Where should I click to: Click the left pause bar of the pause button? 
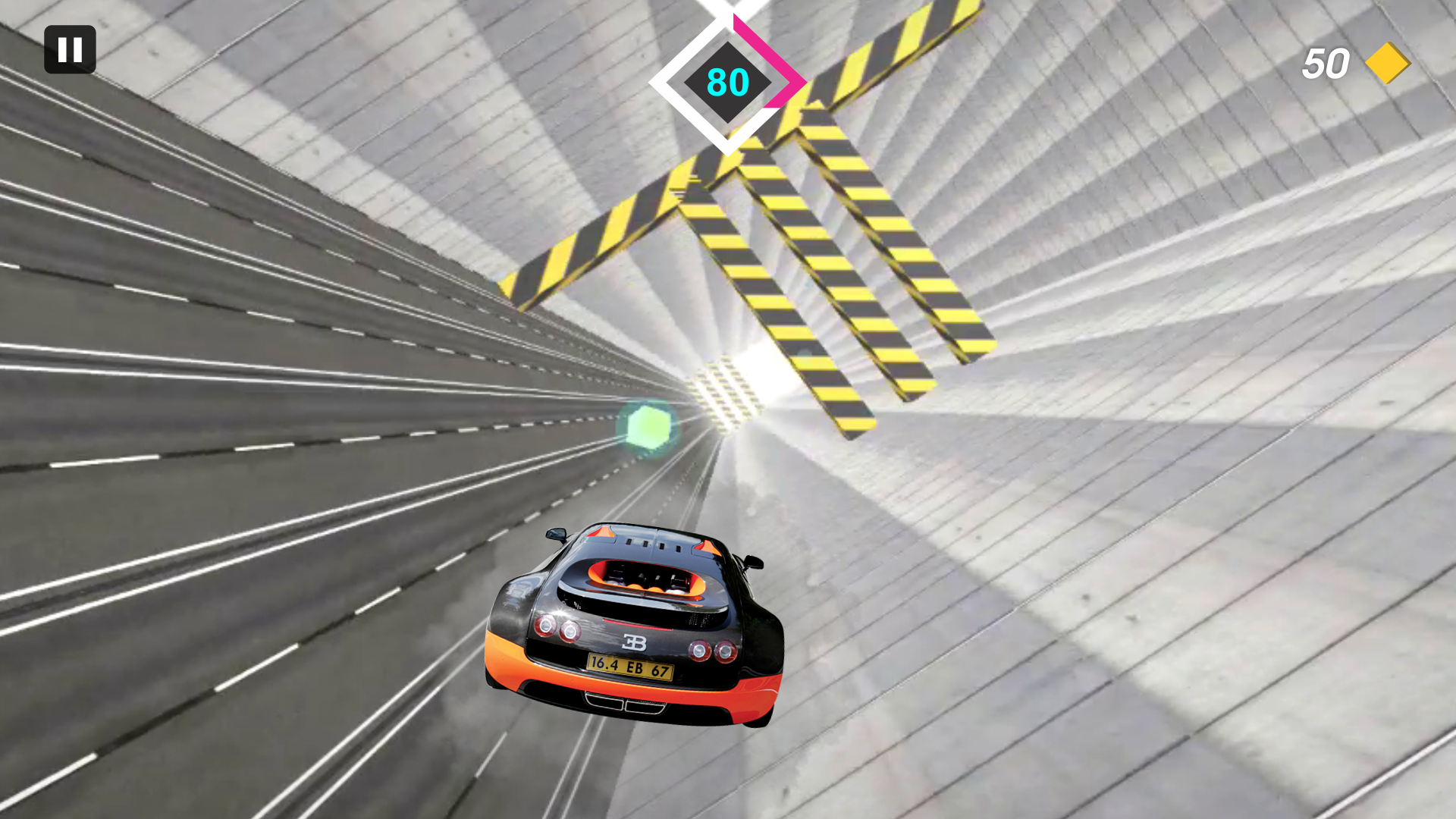tap(63, 49)
